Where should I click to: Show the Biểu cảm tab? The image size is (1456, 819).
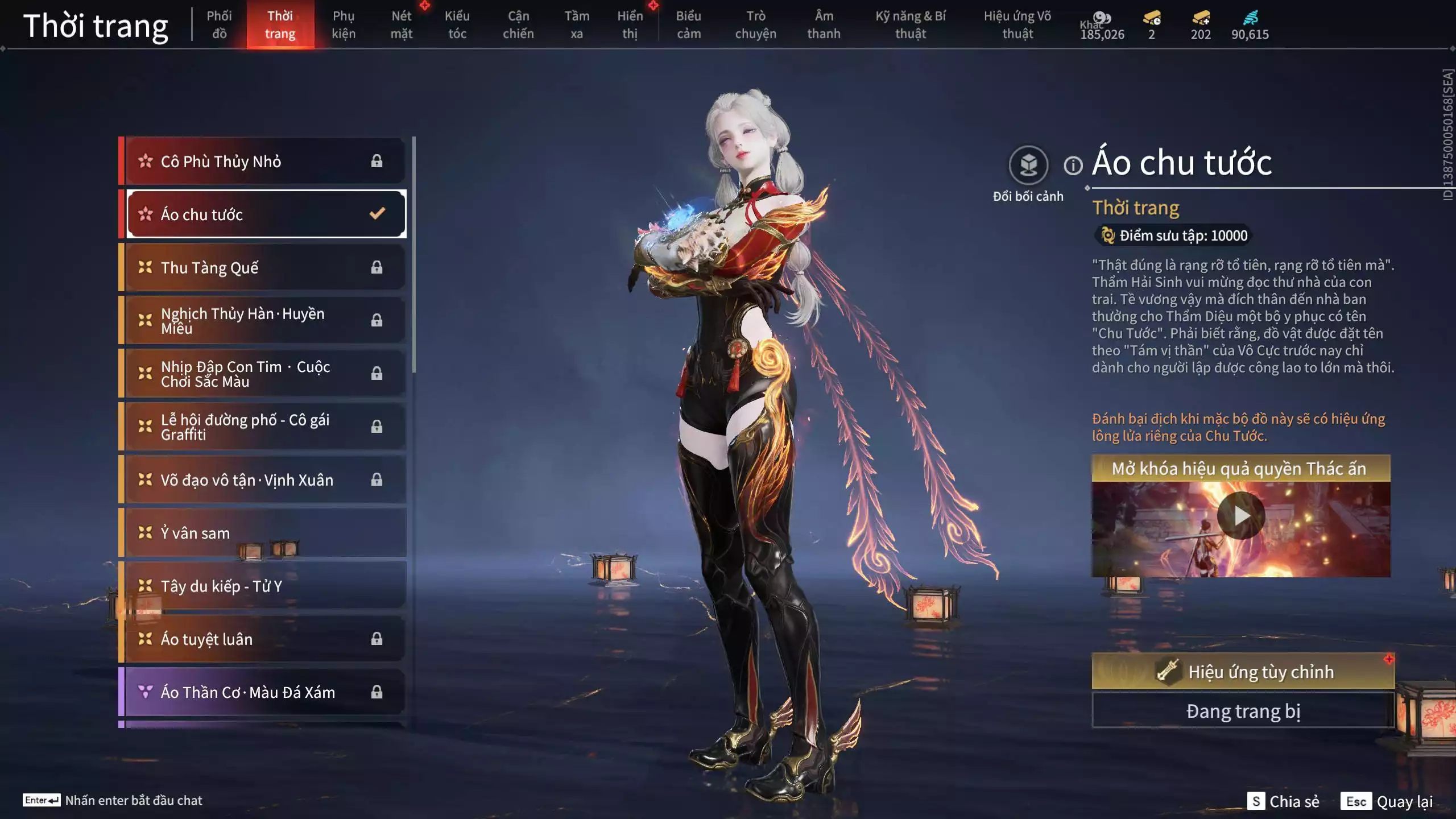pos(688,24)
